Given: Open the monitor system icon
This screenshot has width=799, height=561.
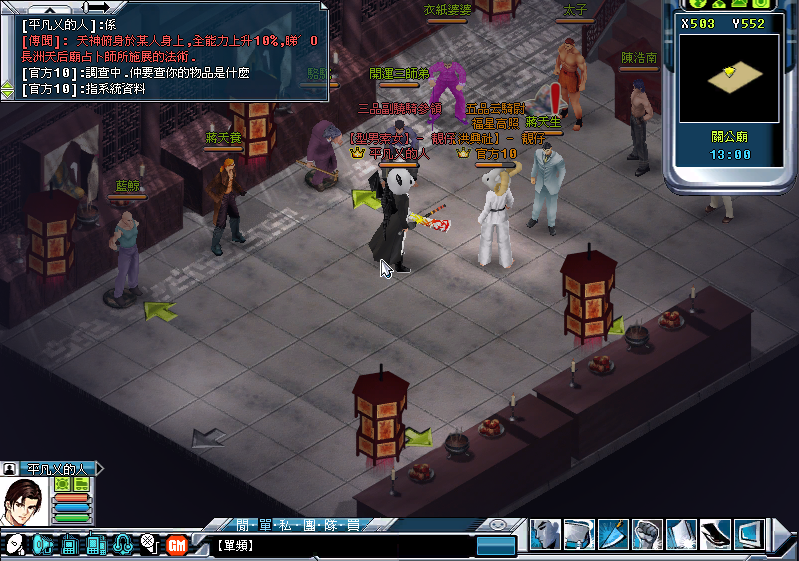Looking at the screenshot, I should 749,533.
